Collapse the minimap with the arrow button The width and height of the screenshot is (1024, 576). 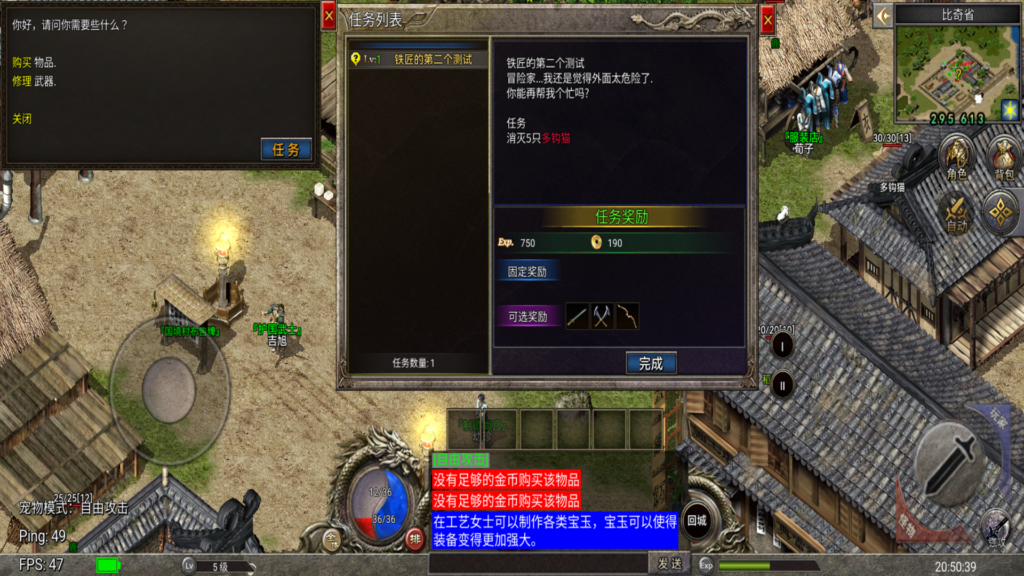pyautogui.click(x=883, y=15)
